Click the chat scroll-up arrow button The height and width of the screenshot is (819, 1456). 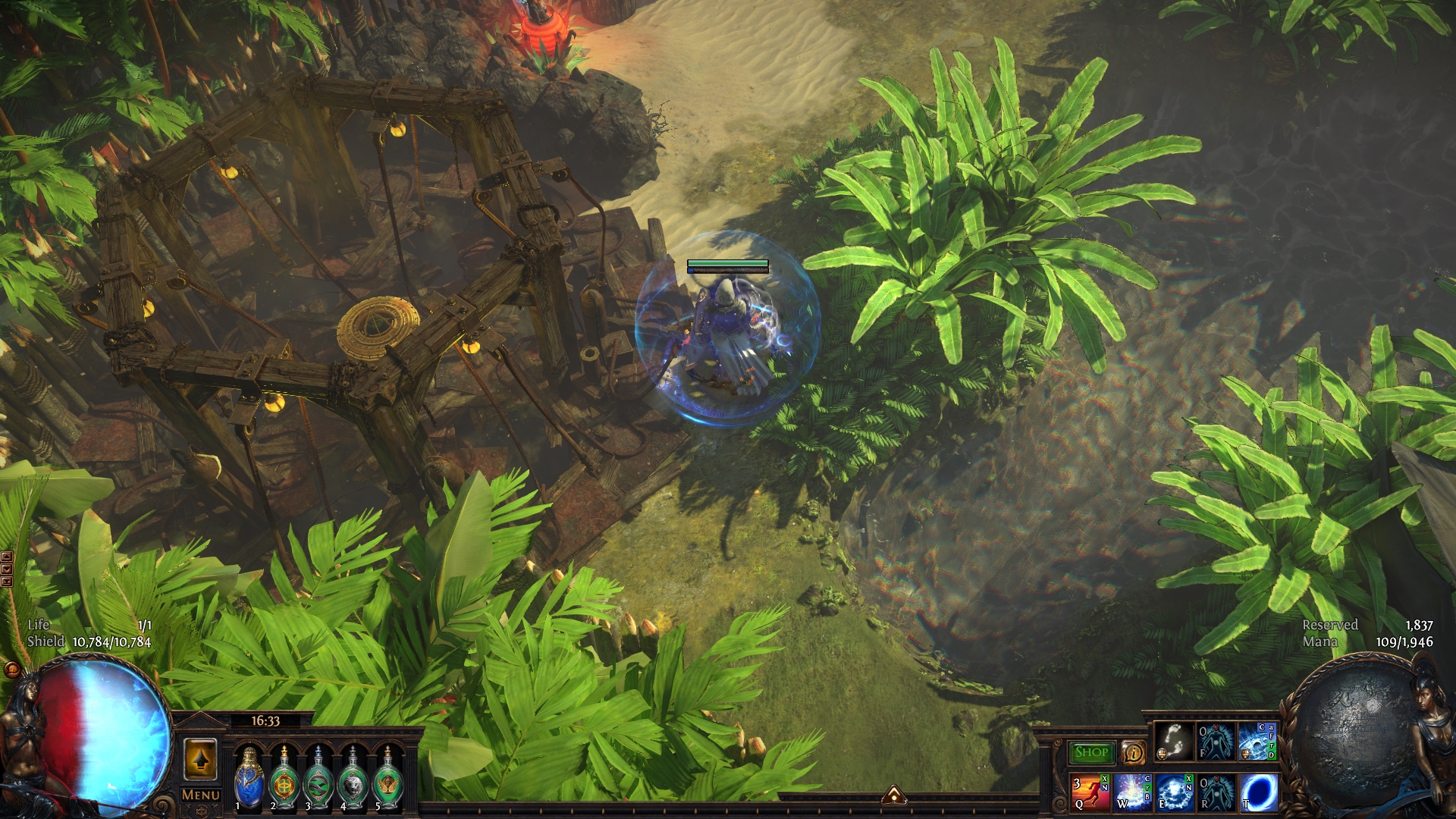pos(7,557)
